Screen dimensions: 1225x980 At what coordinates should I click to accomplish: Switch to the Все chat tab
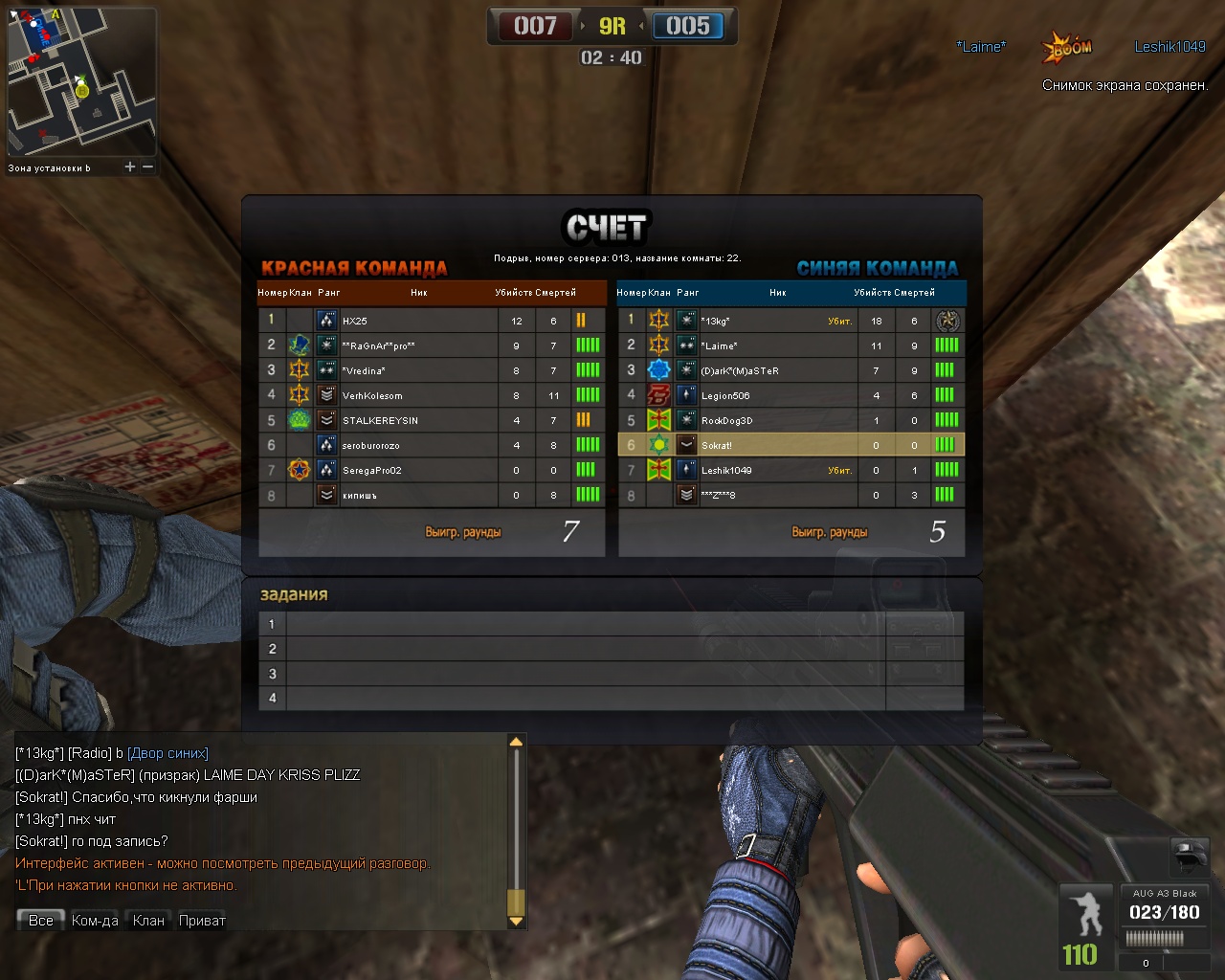tap(41, 921)
